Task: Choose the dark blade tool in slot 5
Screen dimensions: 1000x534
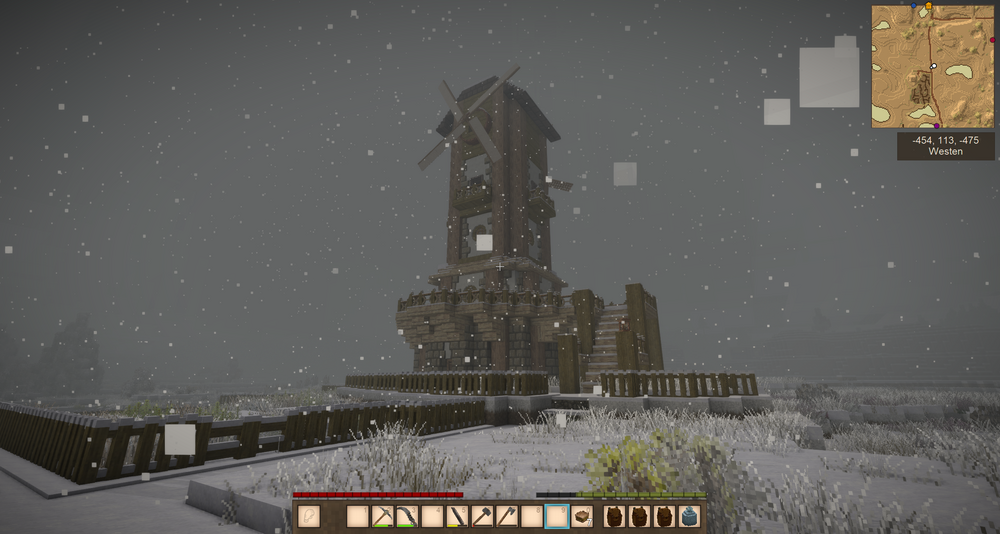Action: point(458,517)
